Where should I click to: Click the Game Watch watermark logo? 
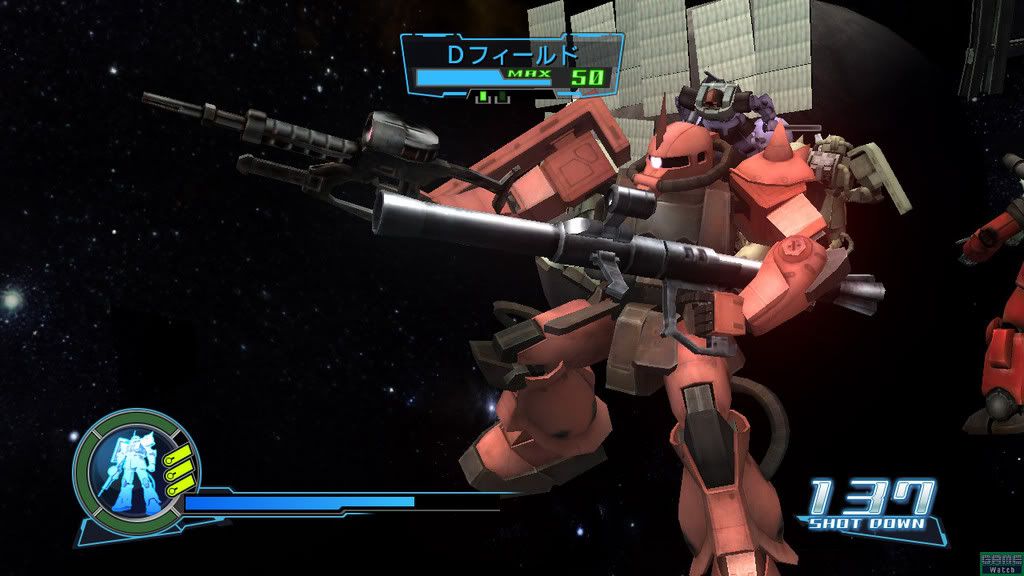point(1001,562)
